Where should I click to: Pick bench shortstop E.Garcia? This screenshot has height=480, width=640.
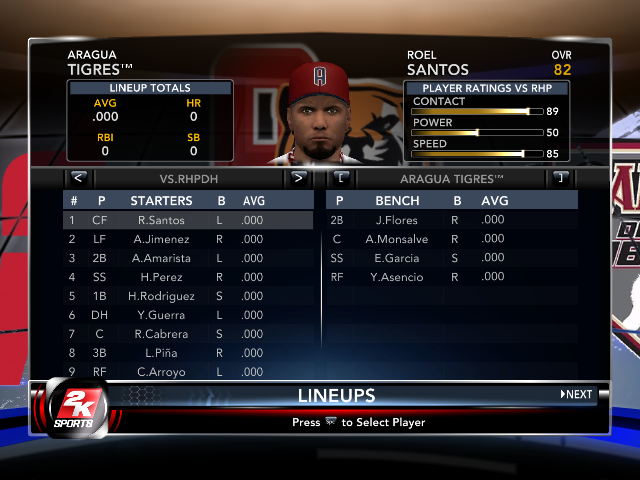click(395, 258)
